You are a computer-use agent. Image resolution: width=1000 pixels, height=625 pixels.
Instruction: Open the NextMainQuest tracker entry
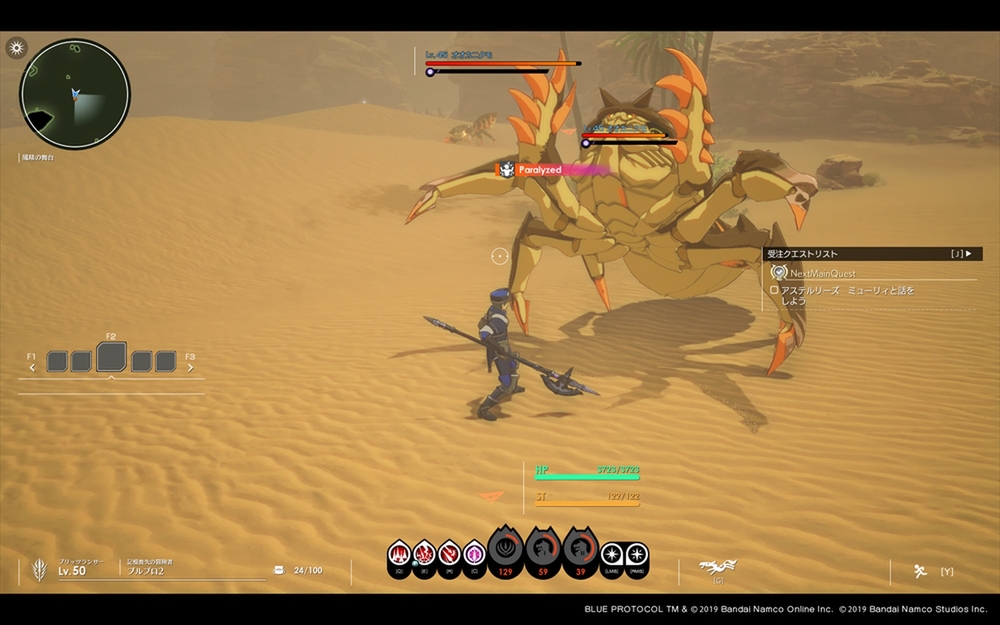(822, 273)
